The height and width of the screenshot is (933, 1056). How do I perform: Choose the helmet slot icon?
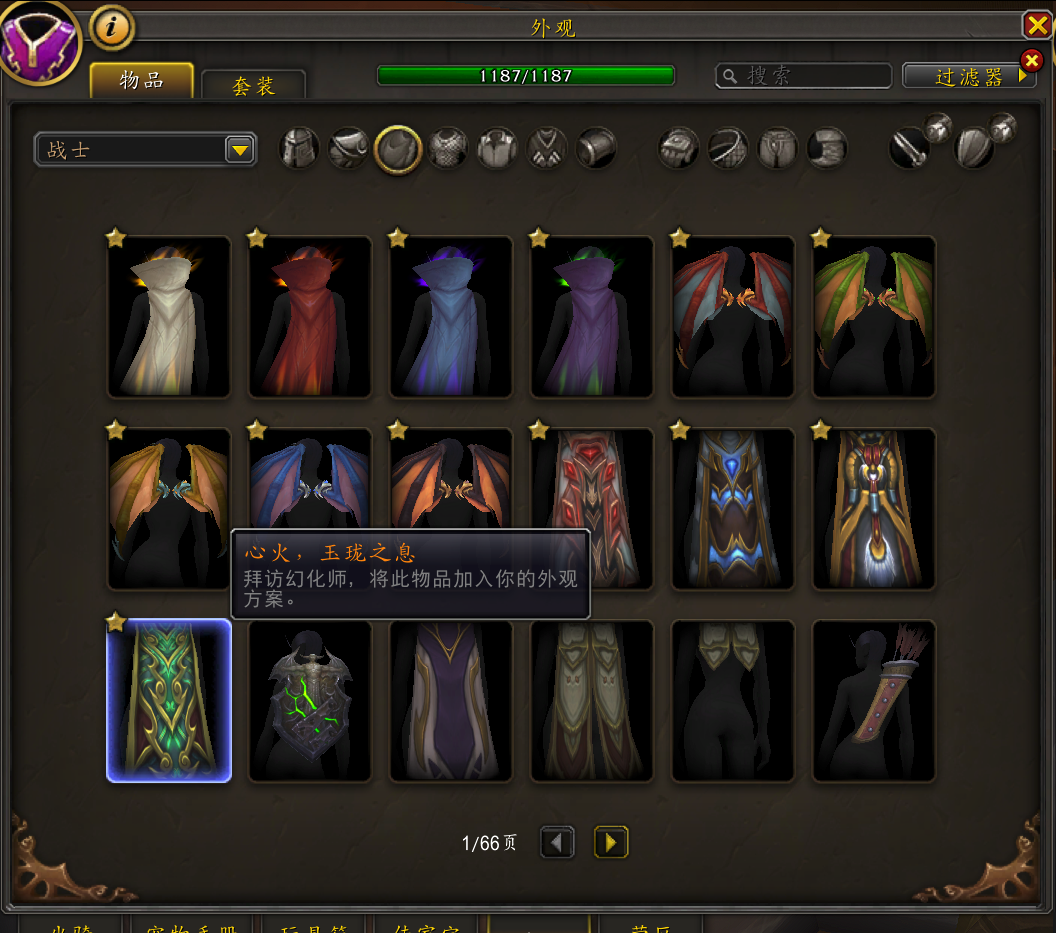click(x=299, y=149)
